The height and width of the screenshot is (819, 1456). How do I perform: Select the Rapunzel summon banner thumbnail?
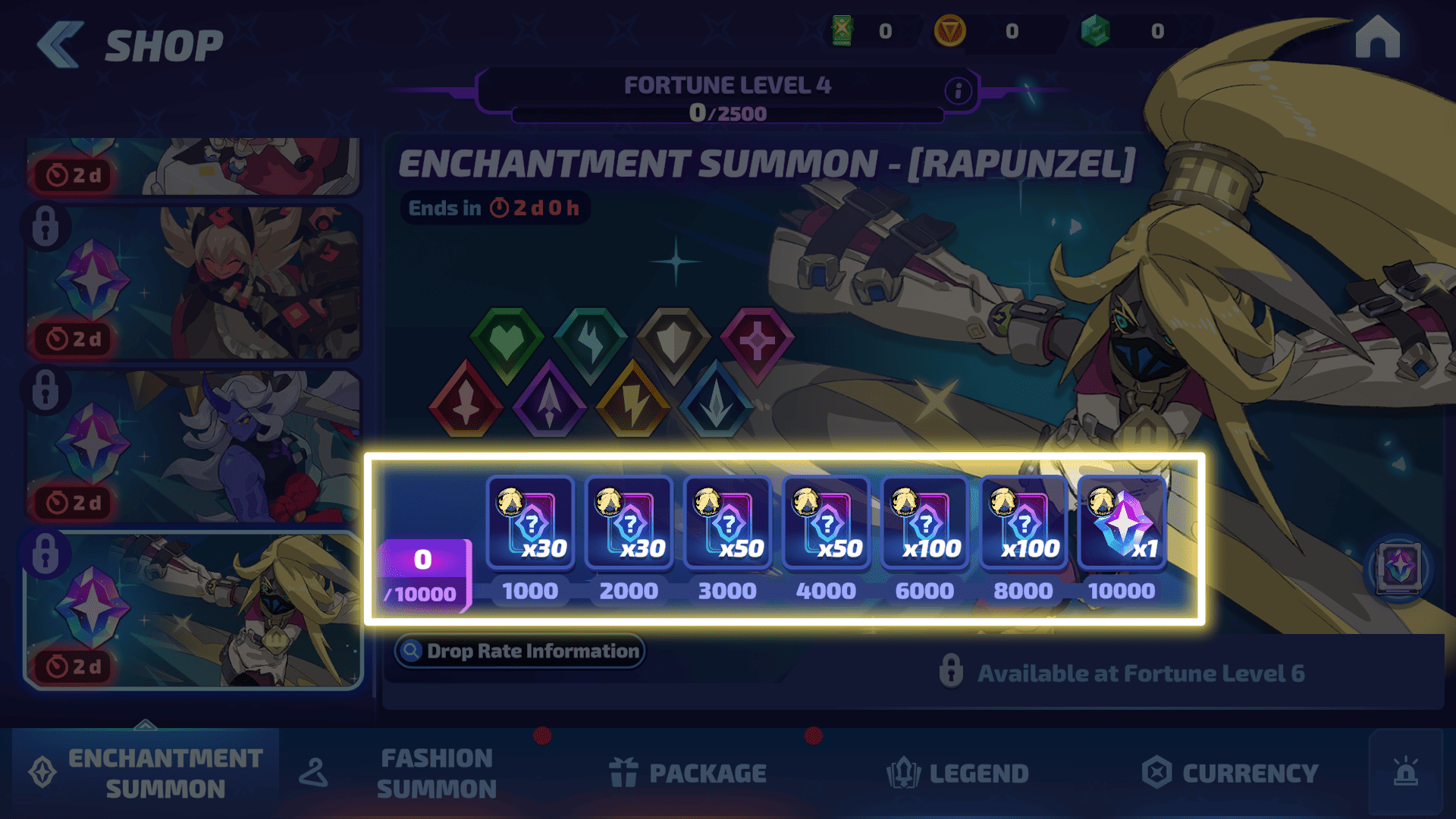[194, 610]
